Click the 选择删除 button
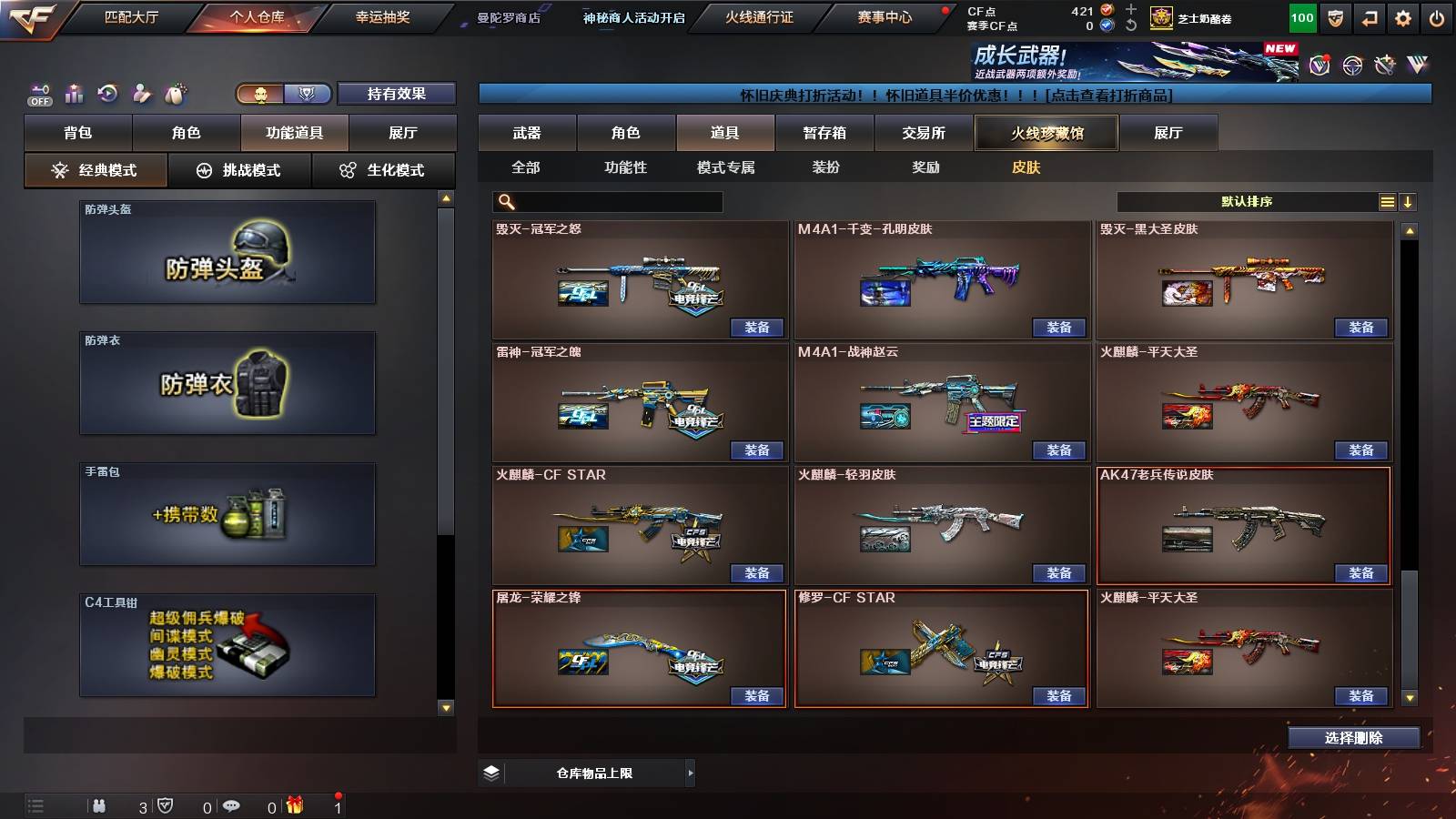Screen dimensions: 1456x819 pyautogui.click(x=1353, y=737)
